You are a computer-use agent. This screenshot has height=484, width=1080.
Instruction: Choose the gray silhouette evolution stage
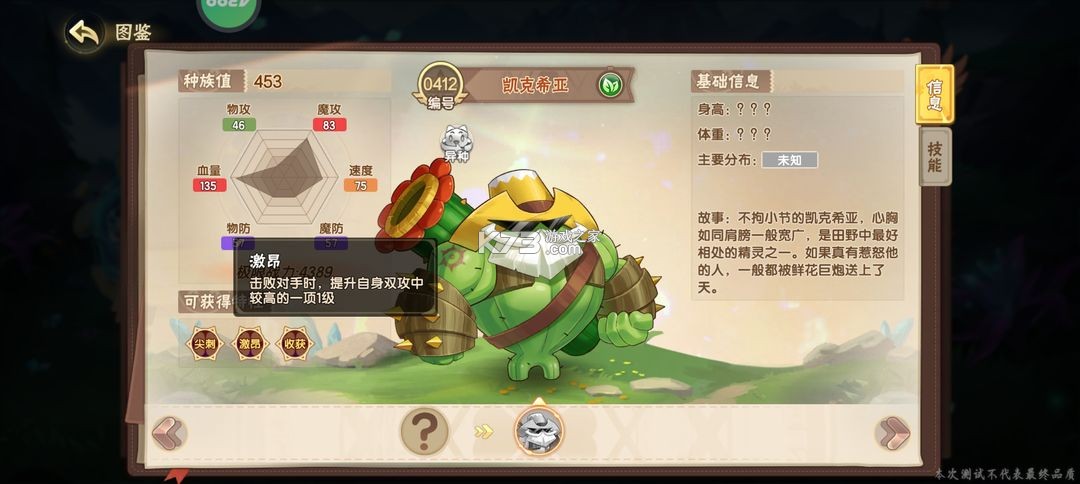coord(539,432)
